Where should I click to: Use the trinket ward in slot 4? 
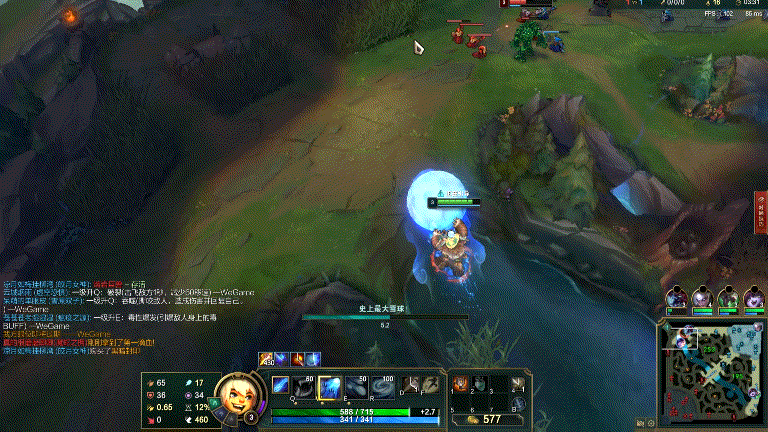pyautogui.click(x=518, y=384)
